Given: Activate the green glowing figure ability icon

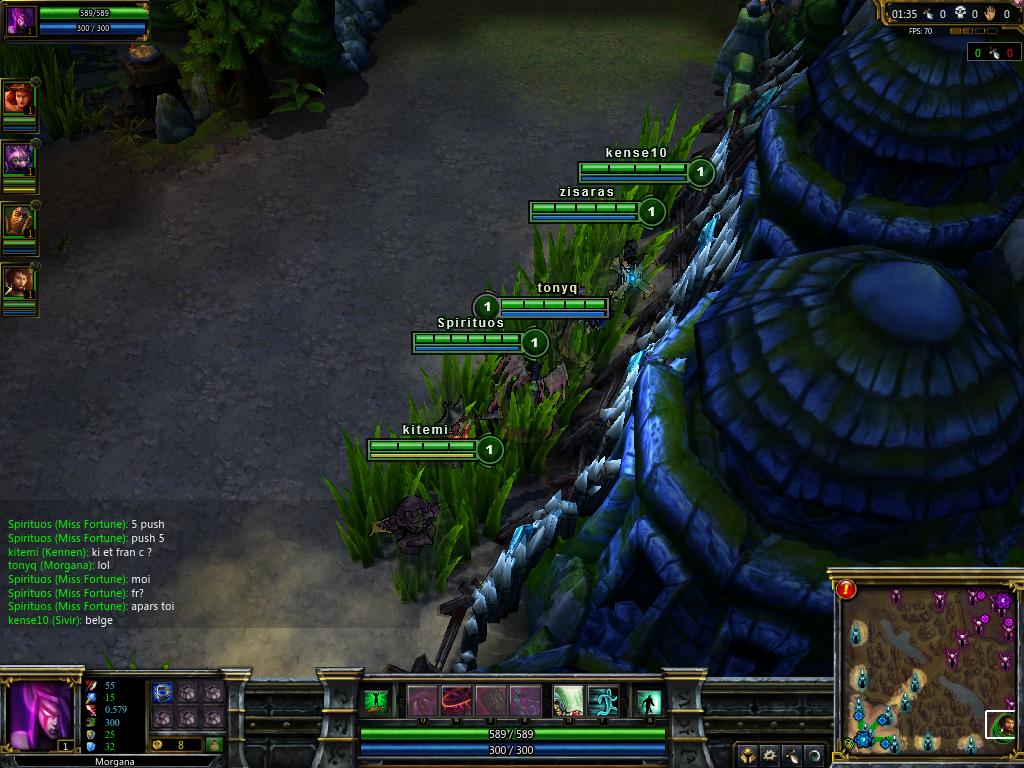Looking at the screenshot, I should [376, 702].
